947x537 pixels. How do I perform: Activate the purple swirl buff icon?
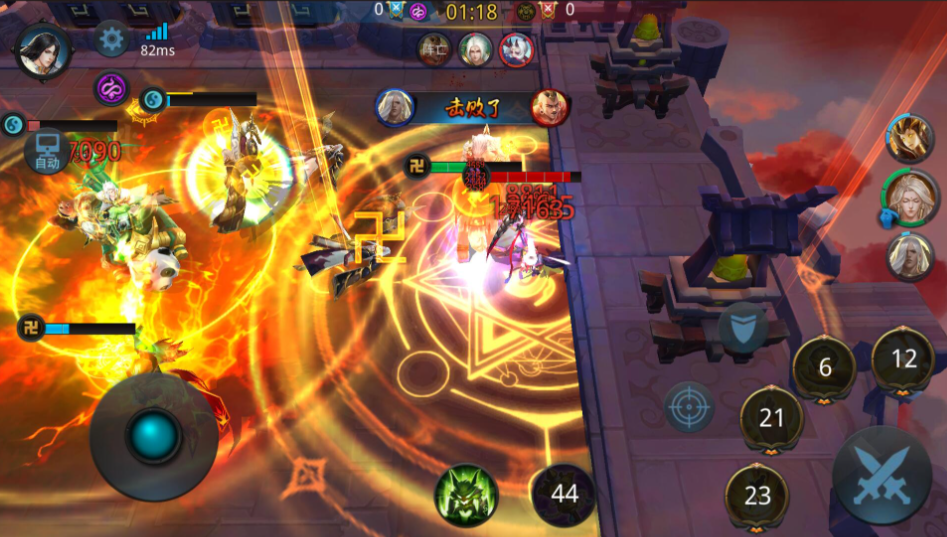(x=112, y=89)
